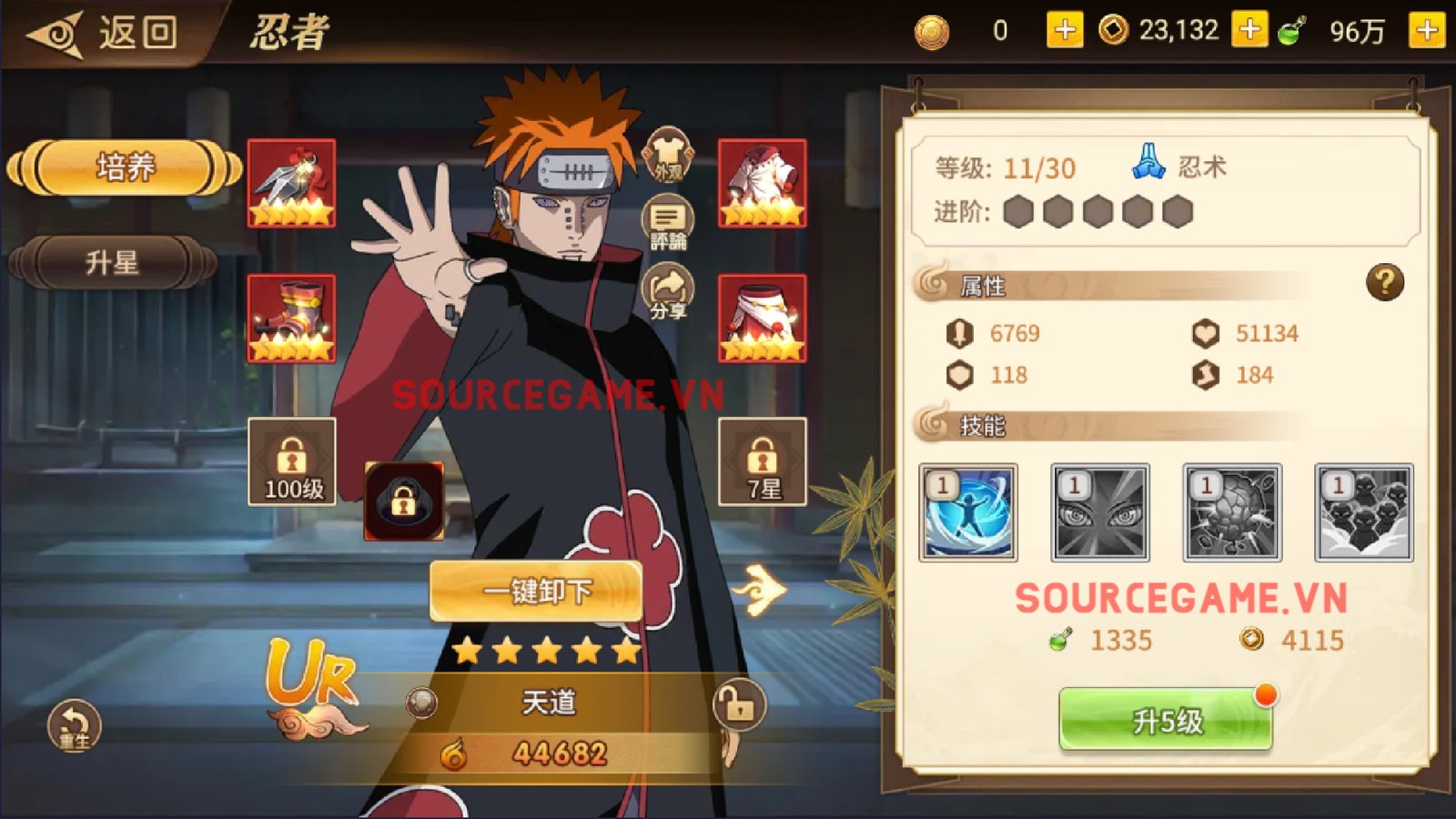
Task: Open the attributes help question mark
Action: [1384, 283]
